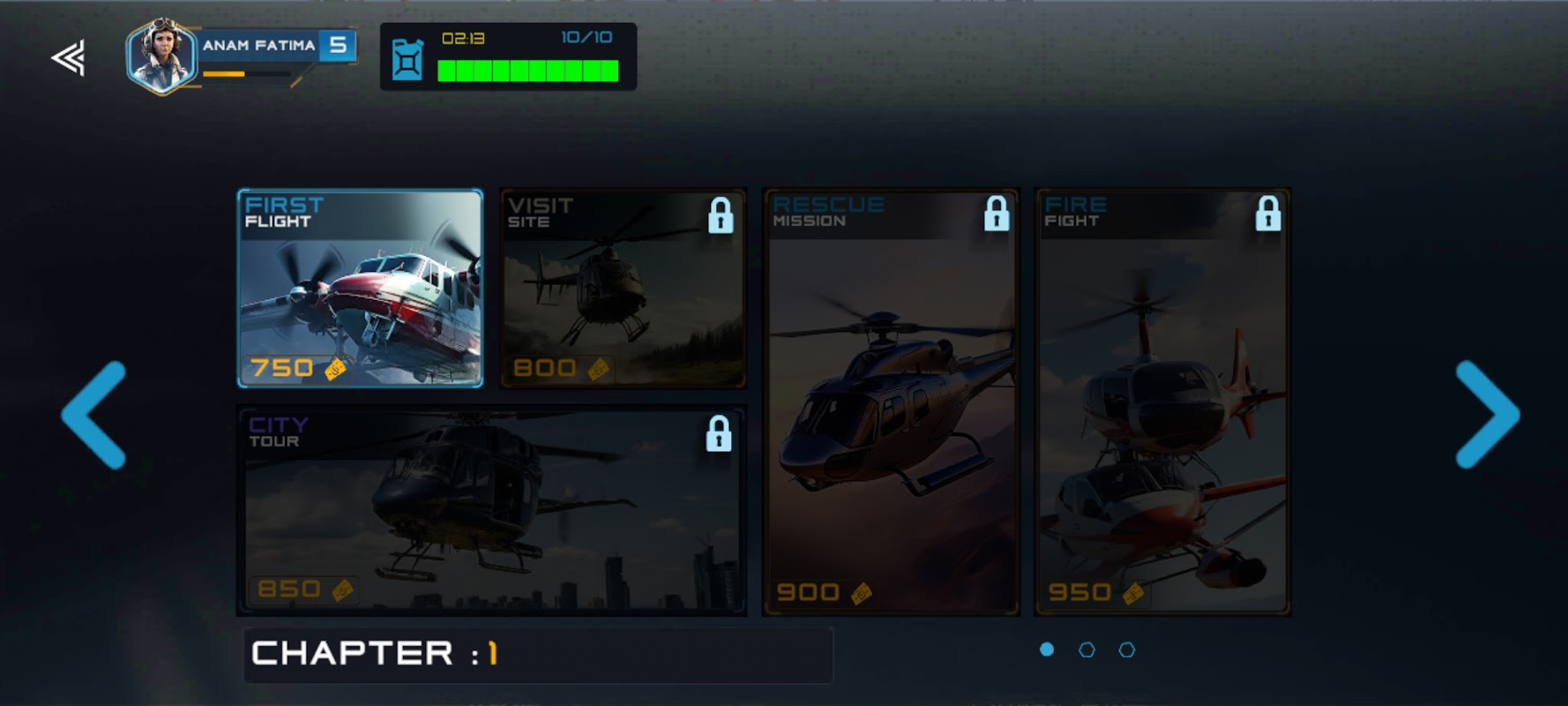Select the locked City Tour mission
This screenshot has height=706, width=1568.
click(x=491, y=510)
